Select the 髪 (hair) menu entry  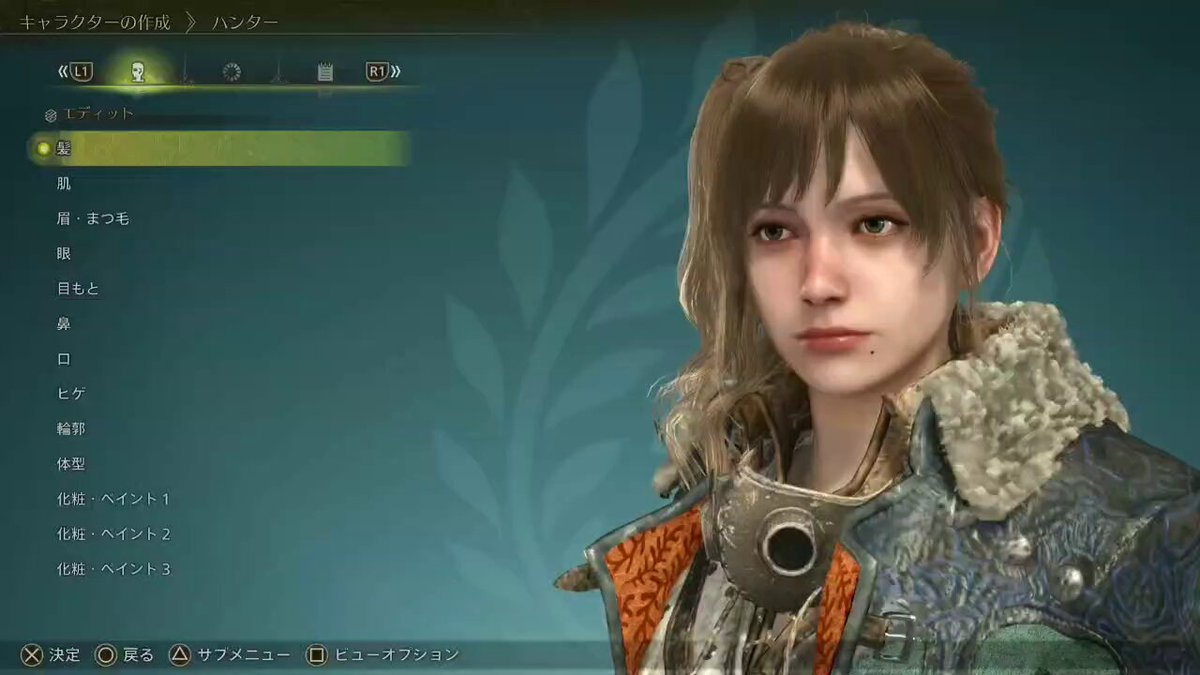[x=64, y=149]
